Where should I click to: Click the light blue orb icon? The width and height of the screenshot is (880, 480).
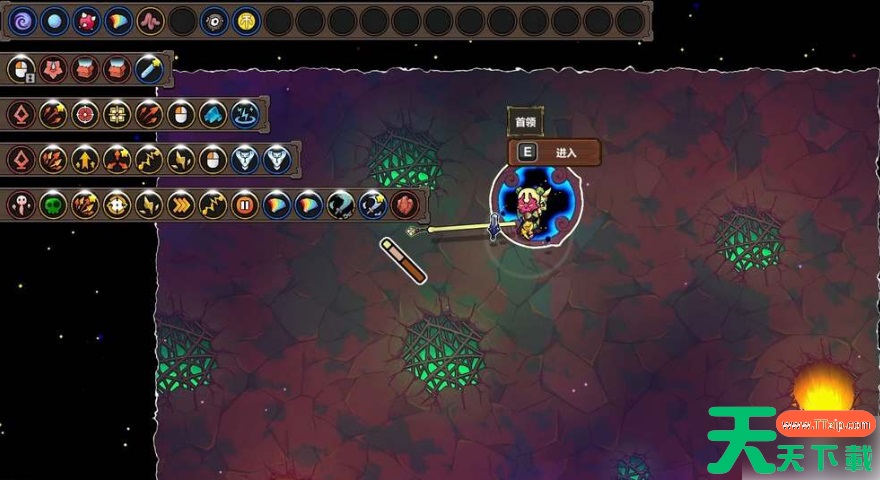pyautogui.click(x=54, y=21)
